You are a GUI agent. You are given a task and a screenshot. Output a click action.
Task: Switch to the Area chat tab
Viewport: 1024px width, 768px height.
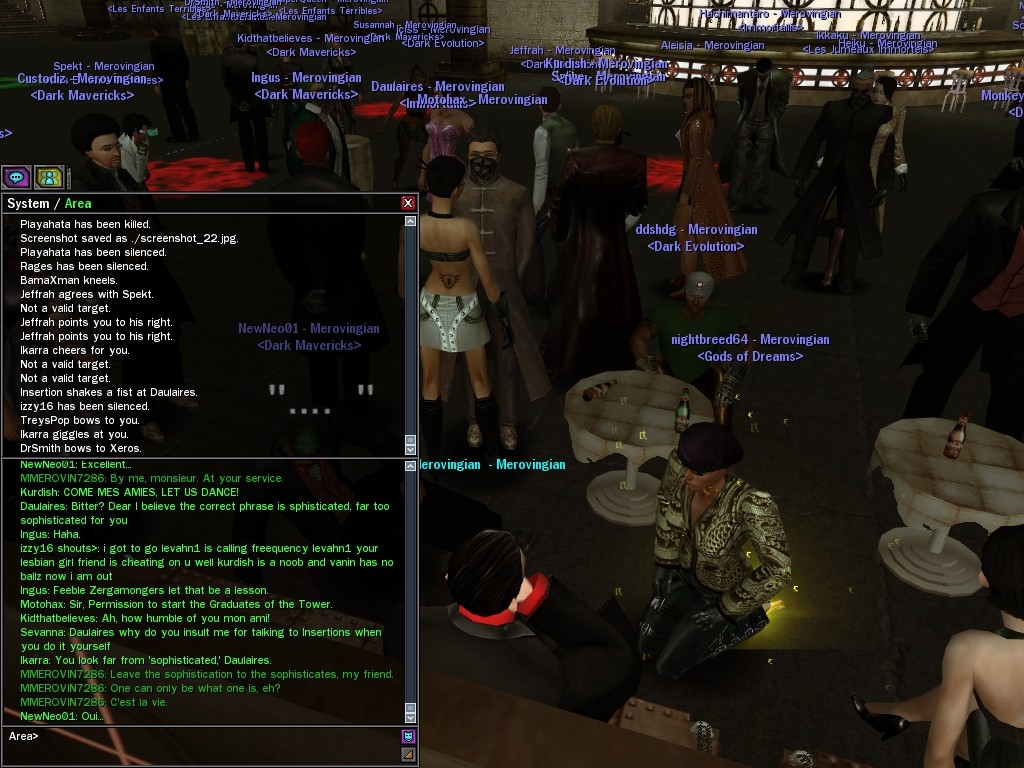[78, 203]
